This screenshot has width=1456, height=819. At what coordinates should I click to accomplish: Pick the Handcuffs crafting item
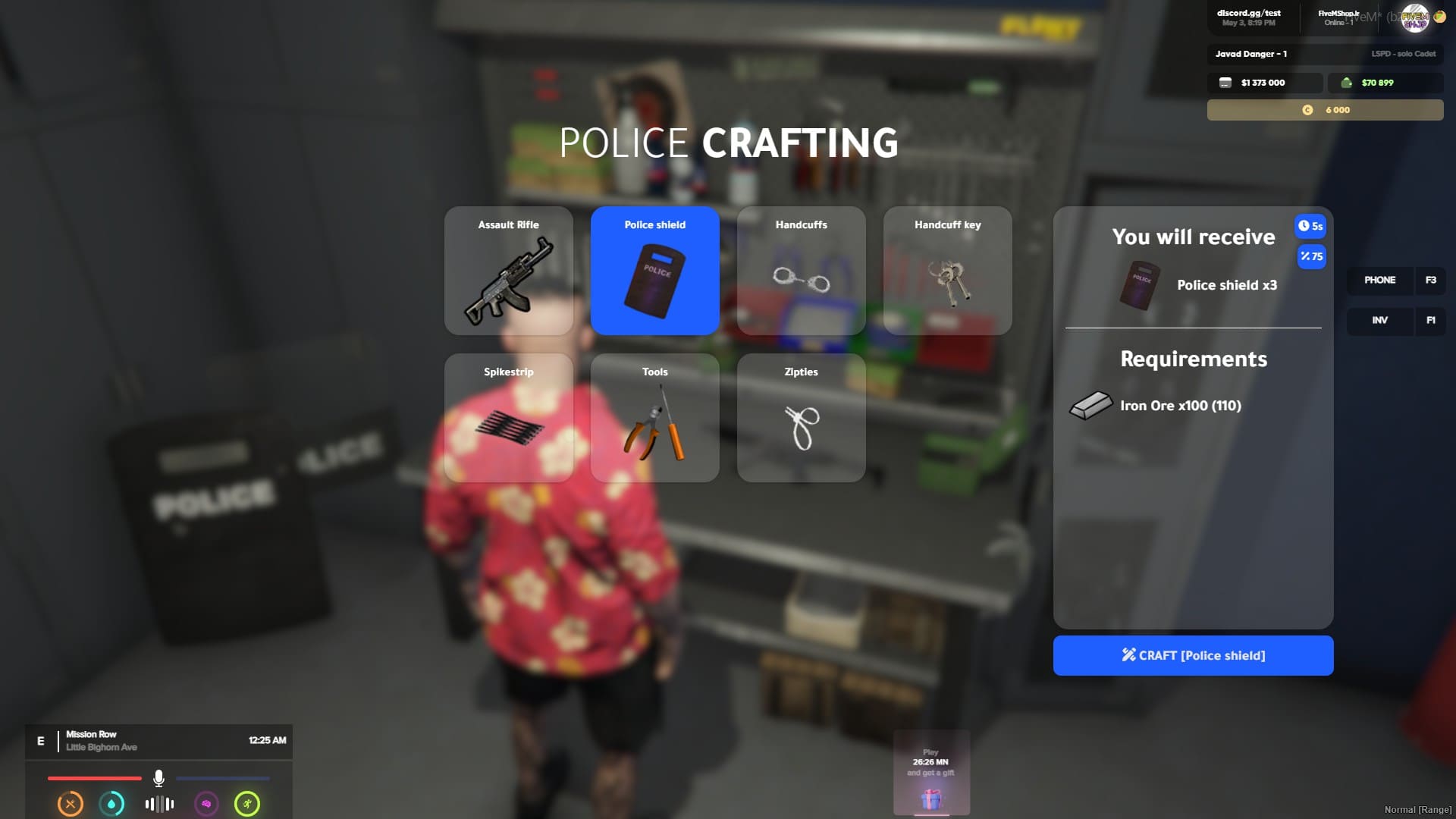(x=802, y=271)
